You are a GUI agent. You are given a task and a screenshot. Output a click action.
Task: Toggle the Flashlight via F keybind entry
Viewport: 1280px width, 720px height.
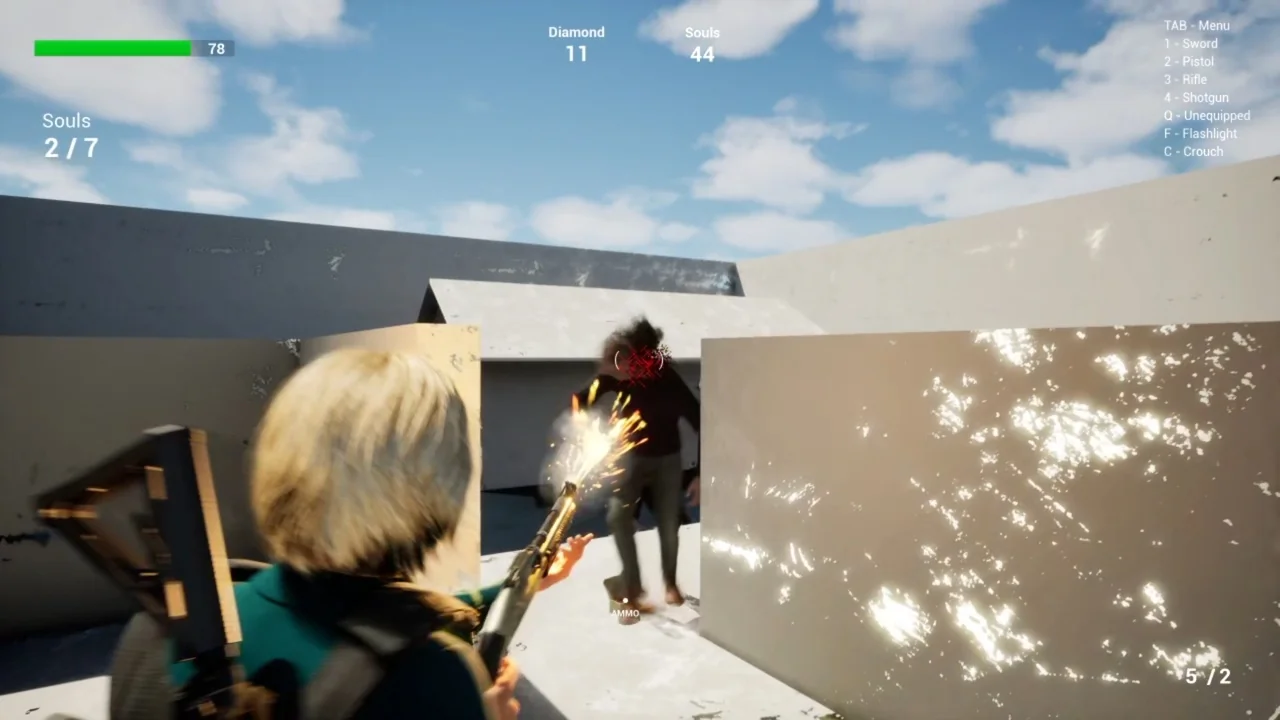(x=1200, y=133)
